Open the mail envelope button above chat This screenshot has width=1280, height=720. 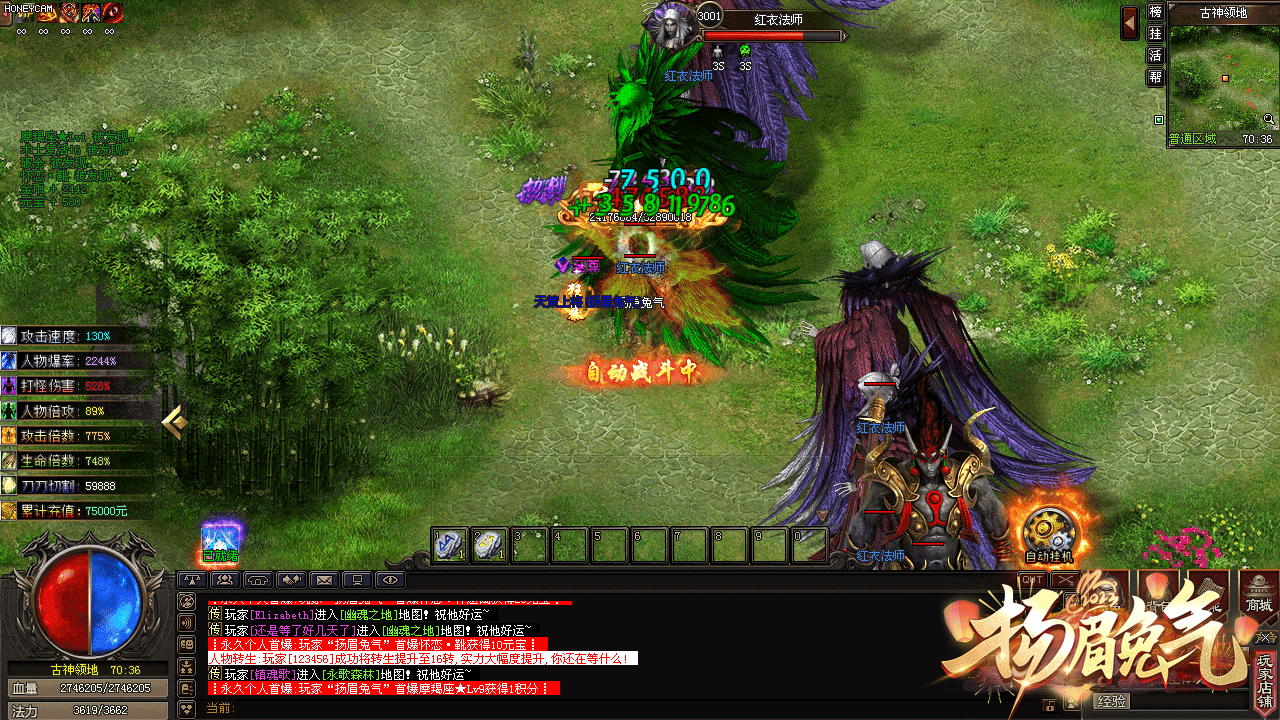[324, 579]
